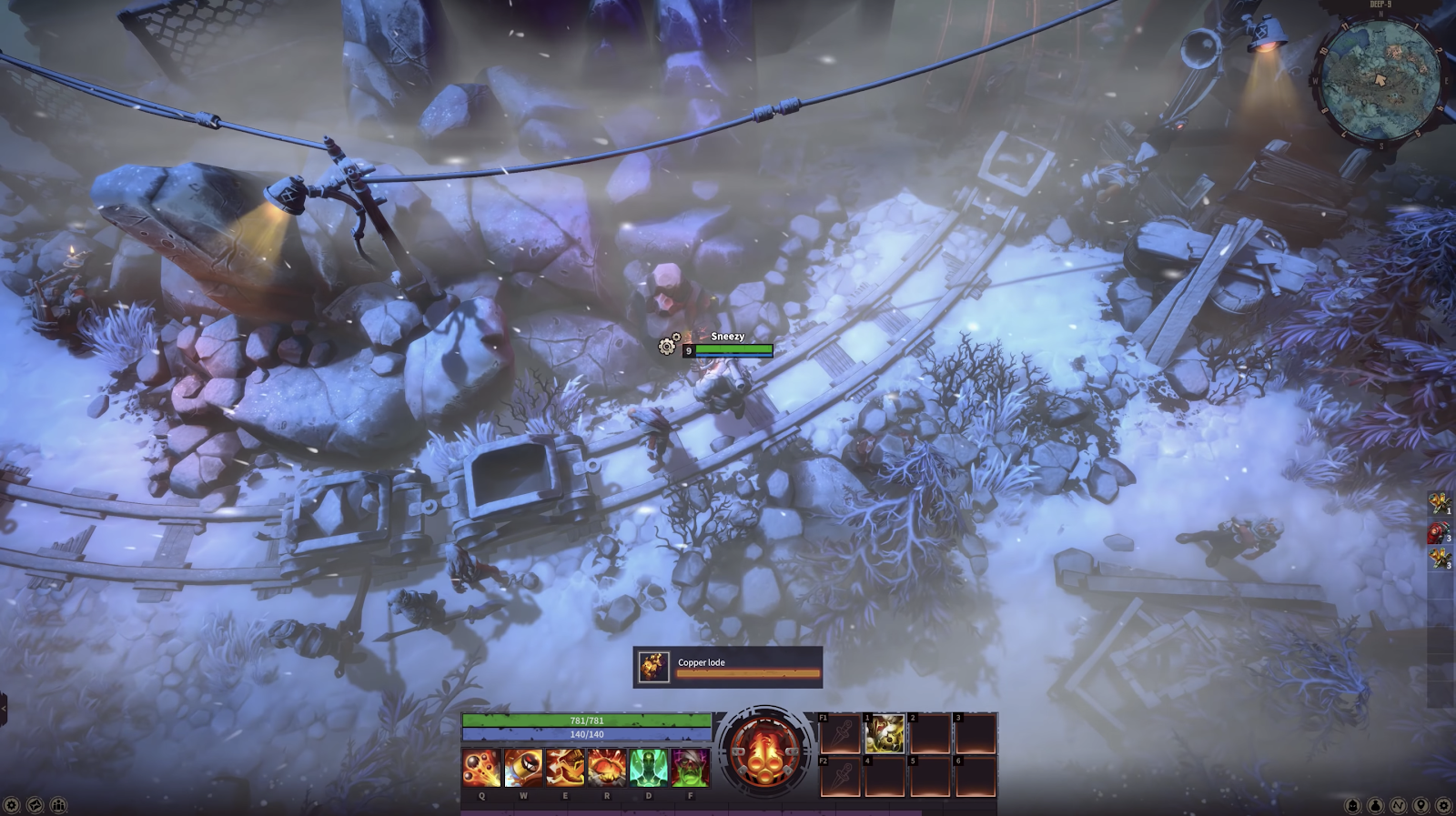Trigger the E flaming dash ability
The width and height of the screenshot is (1456, 816).
[565, 767]
